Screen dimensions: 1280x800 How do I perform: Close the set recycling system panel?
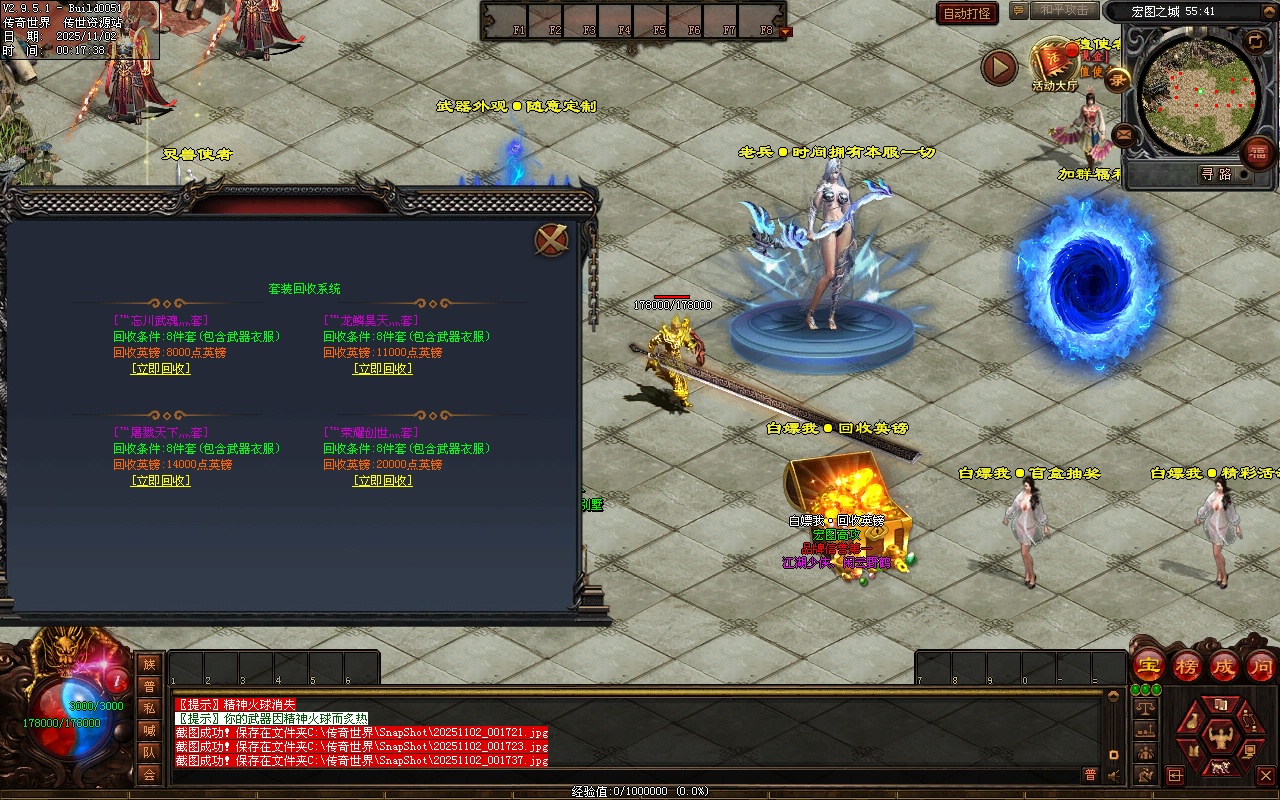pos(552,240)
